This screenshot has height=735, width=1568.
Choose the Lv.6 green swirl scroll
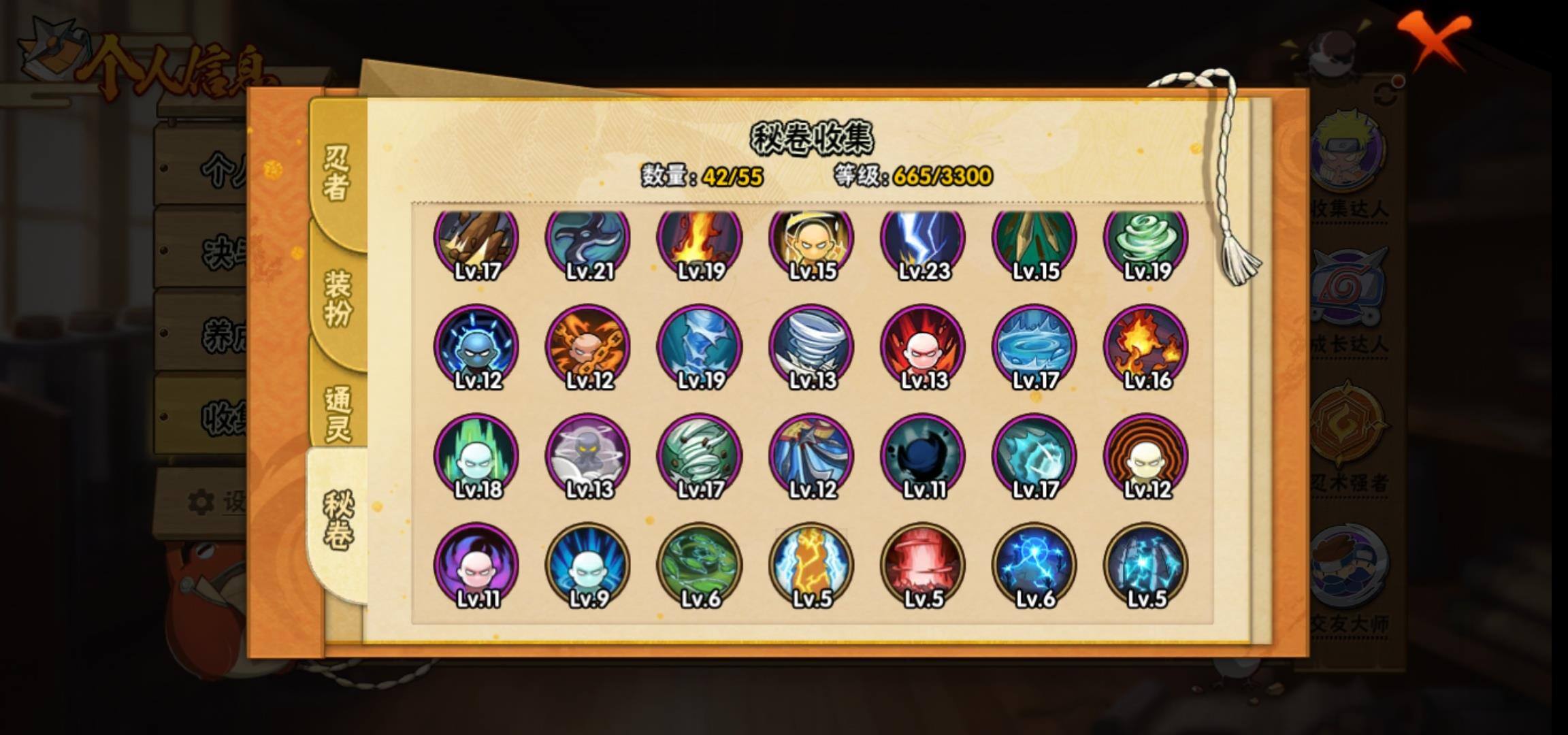[700, 565]
